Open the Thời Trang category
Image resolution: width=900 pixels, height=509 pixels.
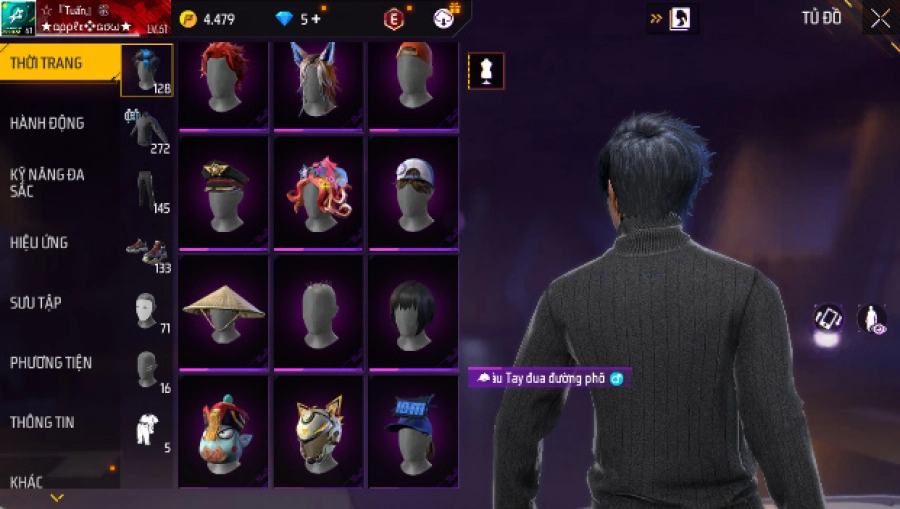tap(46, 64)
